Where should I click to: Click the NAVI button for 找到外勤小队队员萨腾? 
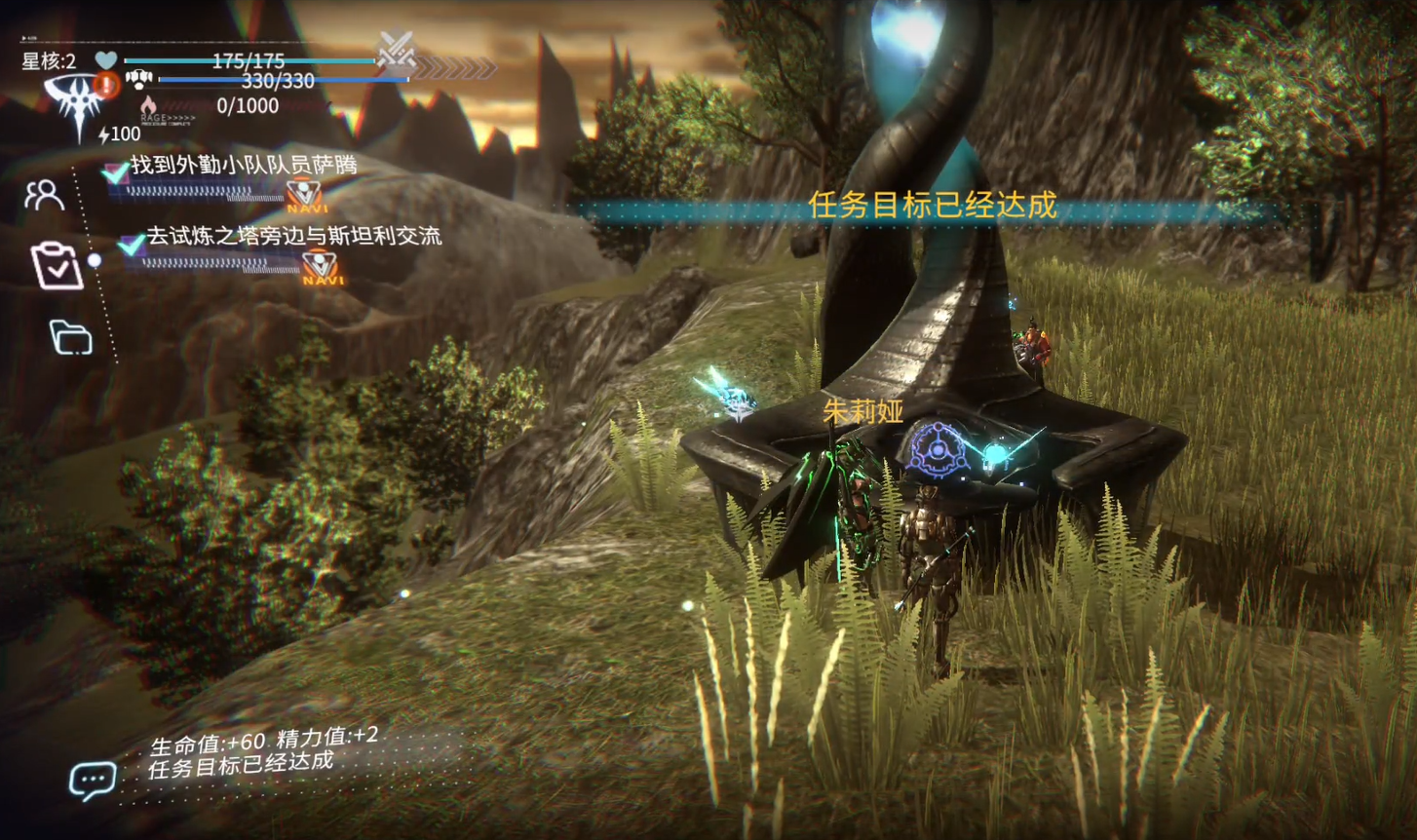coord(305,196)
